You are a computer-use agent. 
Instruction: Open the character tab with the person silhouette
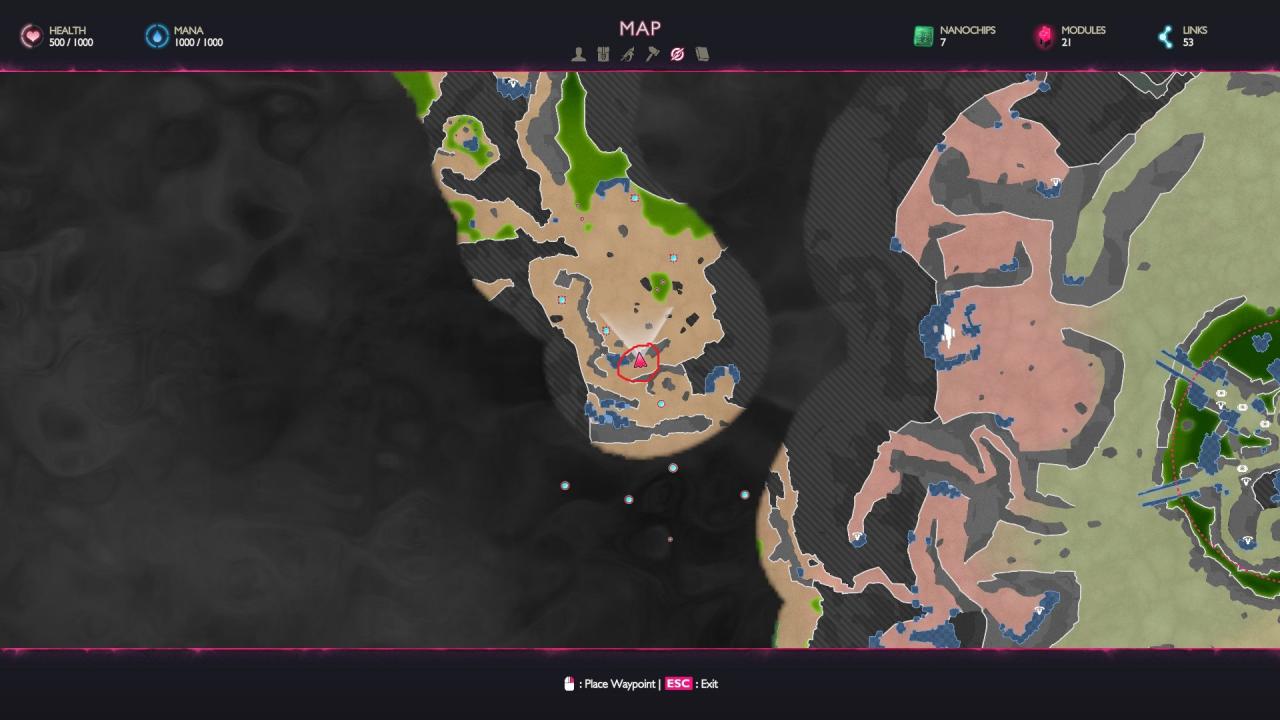(x=578, y=54)
